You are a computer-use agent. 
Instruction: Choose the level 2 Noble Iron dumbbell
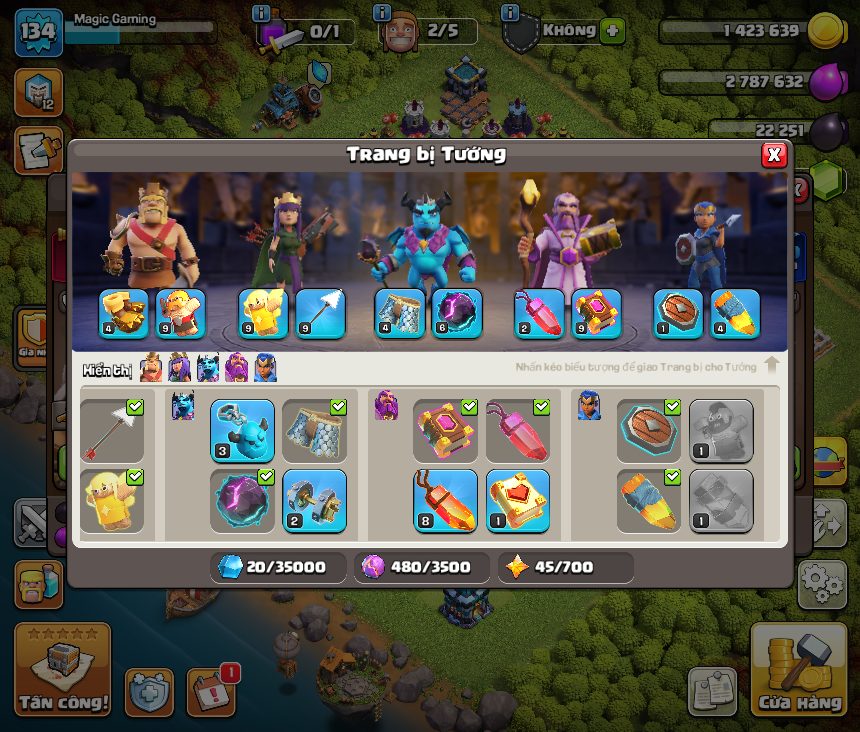pyautogui.click(x=314, y=500)
